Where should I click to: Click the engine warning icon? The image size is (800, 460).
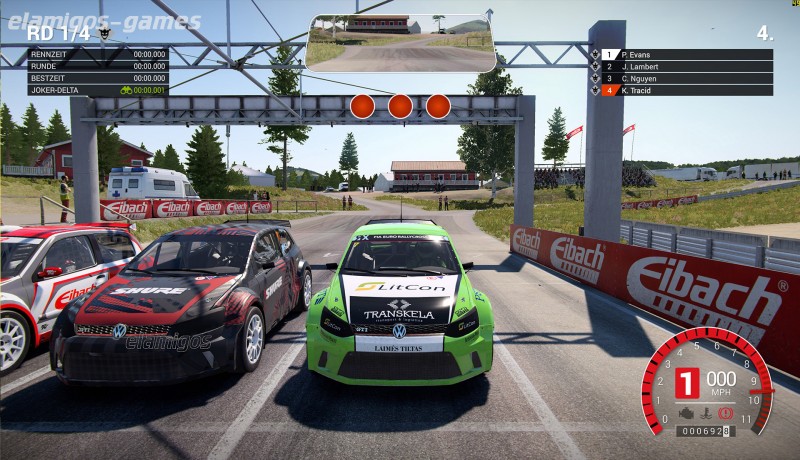[x=687, y=412]
